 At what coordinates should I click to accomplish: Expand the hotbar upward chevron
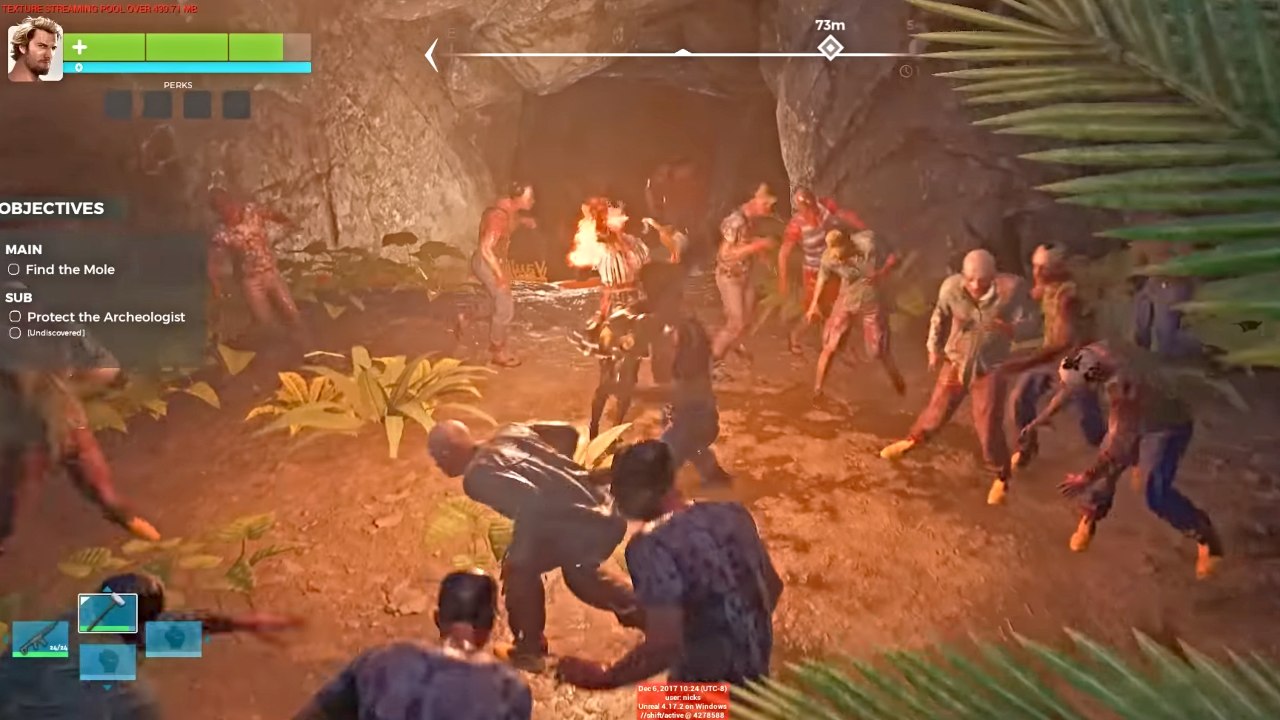(108, 588)
